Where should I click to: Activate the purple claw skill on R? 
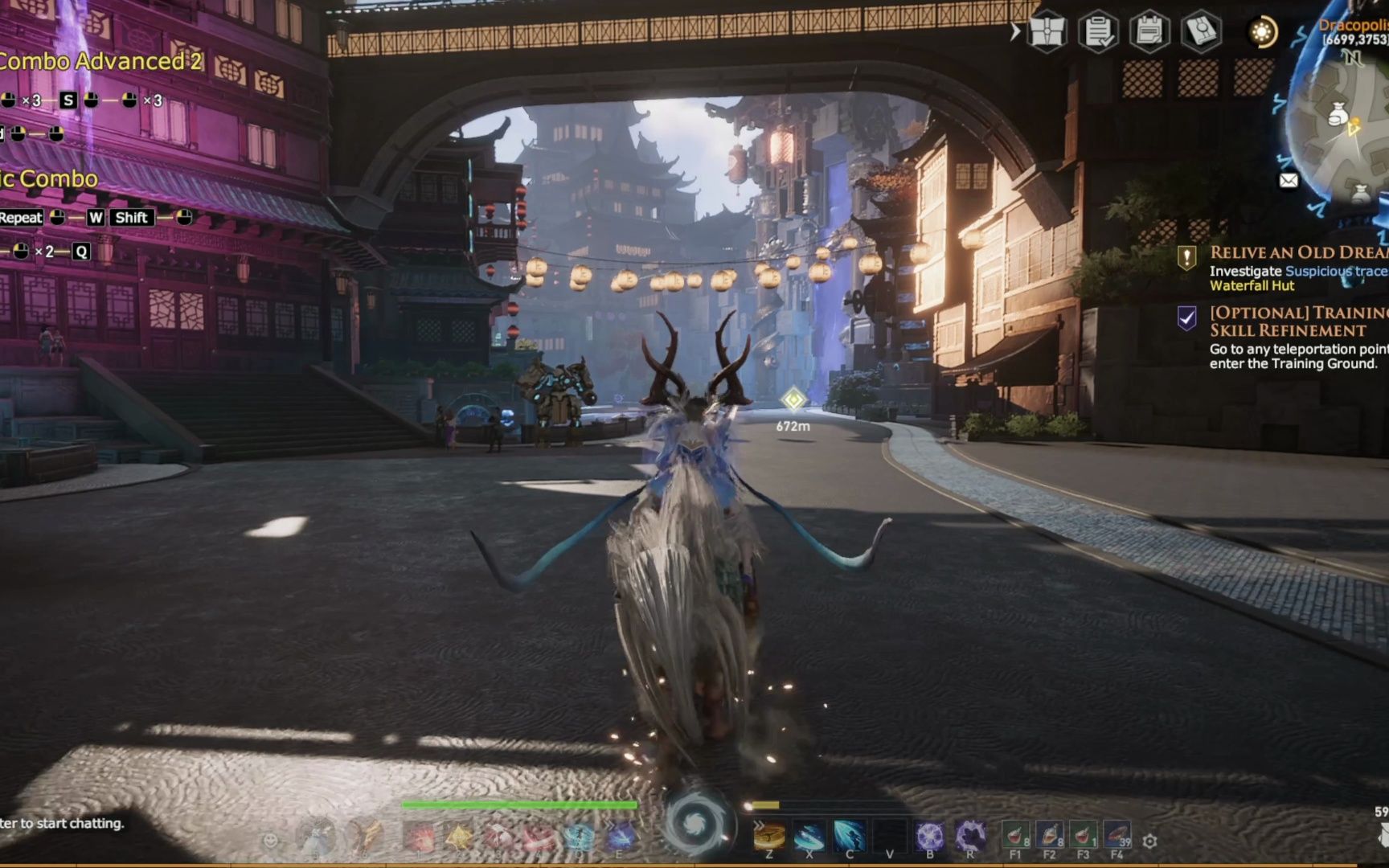click(x=970, y=836)
